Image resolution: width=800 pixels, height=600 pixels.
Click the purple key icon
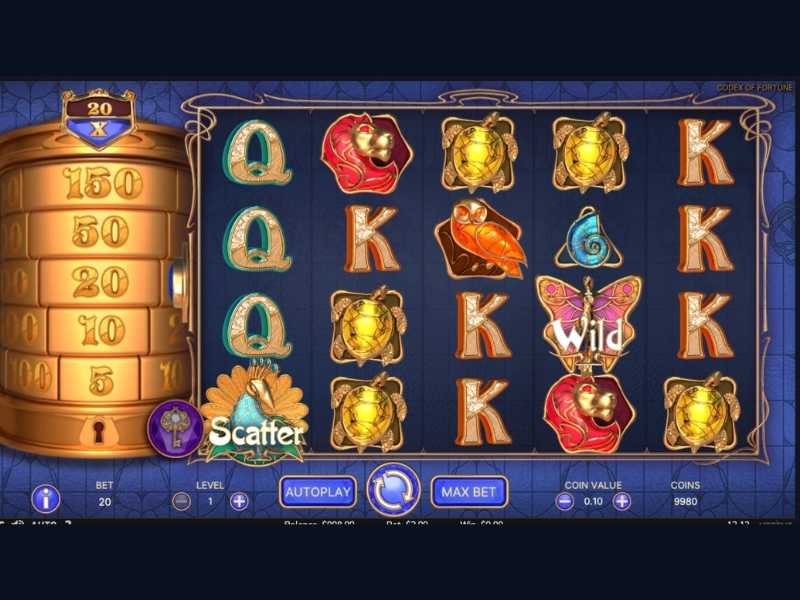click(x=176, y=428)
